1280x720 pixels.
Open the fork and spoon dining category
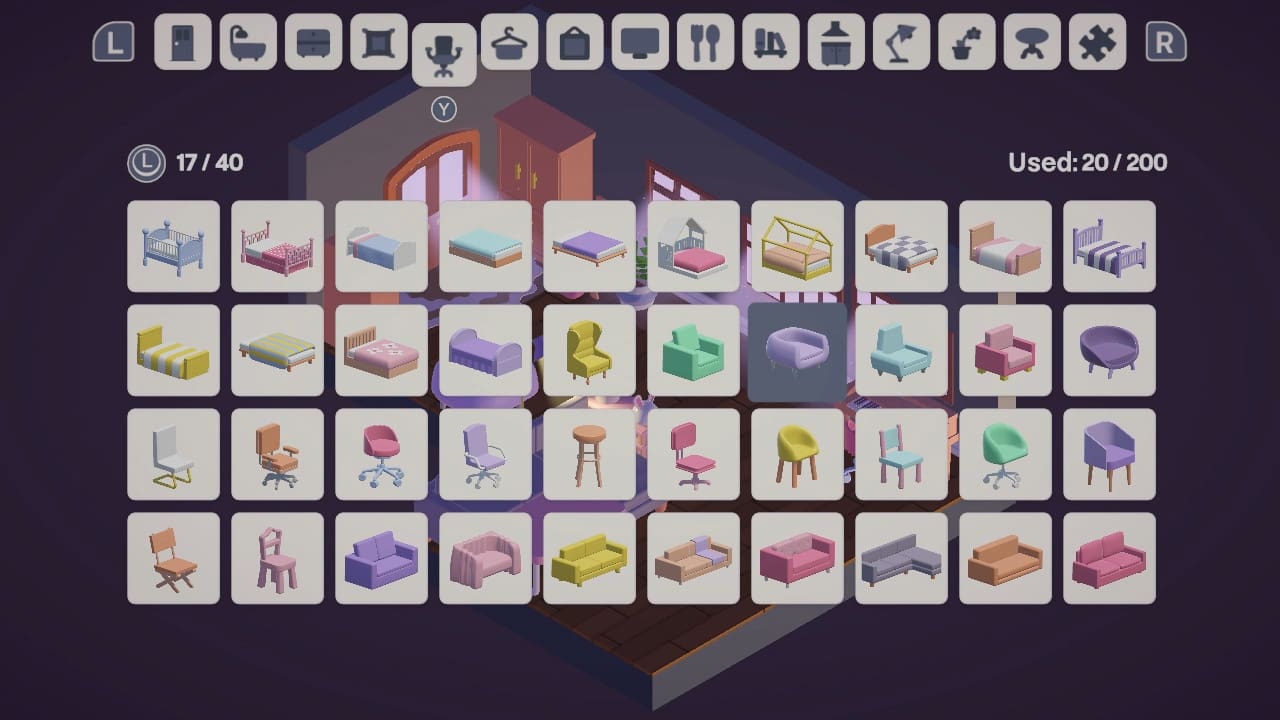pos(705,45)
